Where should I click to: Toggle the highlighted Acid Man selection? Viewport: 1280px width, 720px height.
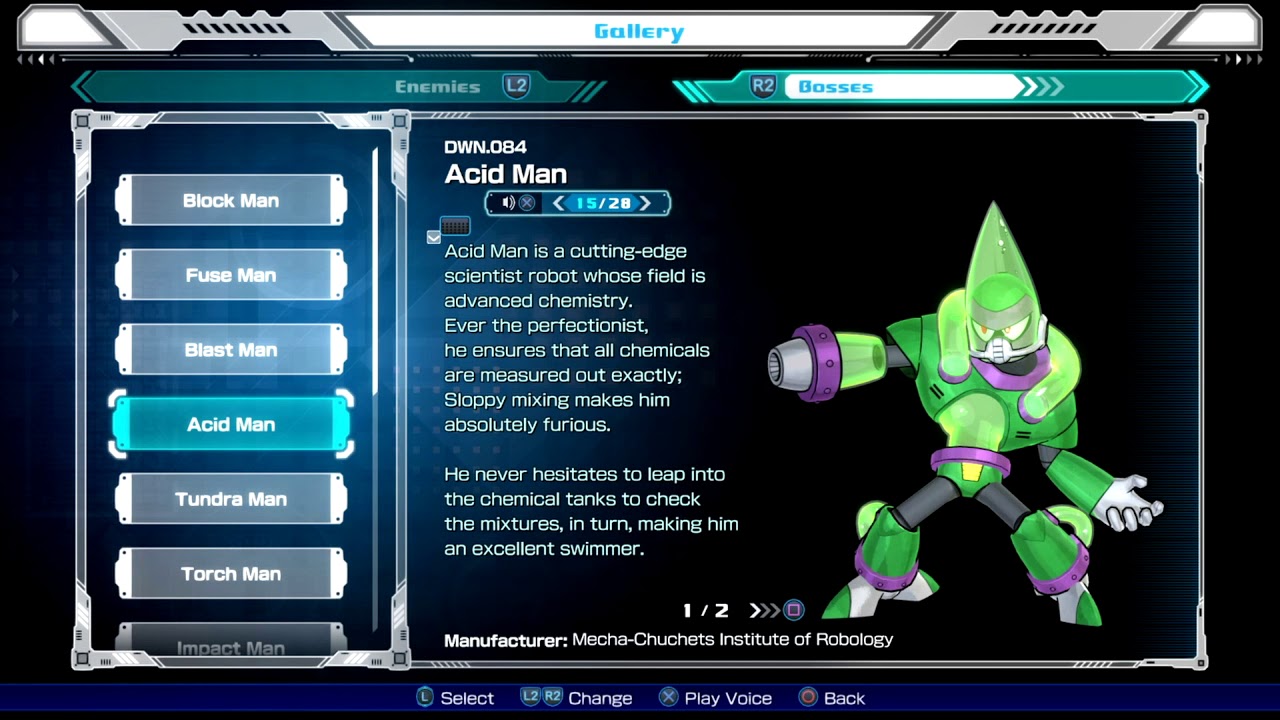[x=231, y=424]
